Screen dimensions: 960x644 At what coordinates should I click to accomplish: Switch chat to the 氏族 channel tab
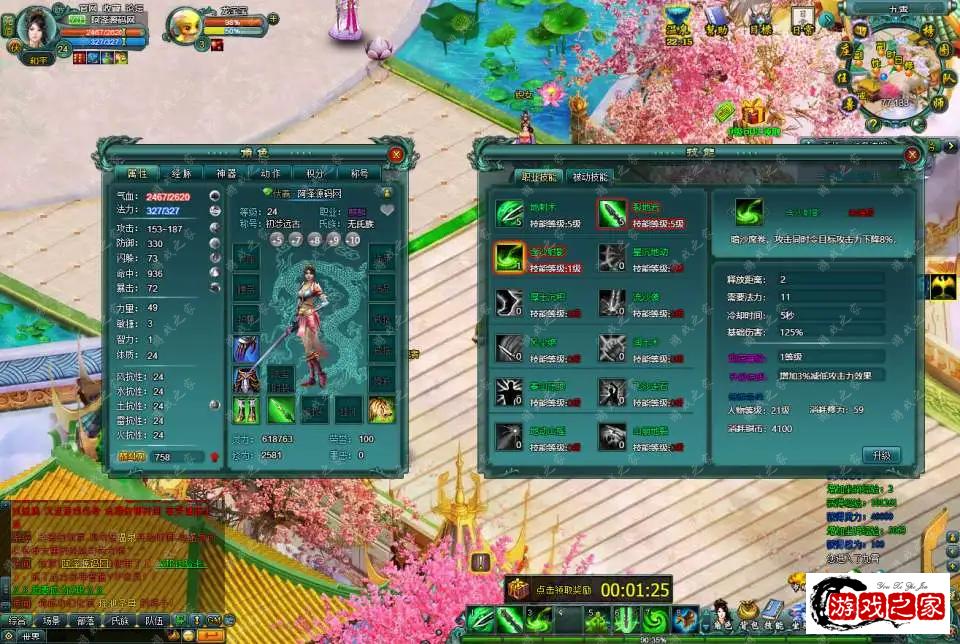120,620
